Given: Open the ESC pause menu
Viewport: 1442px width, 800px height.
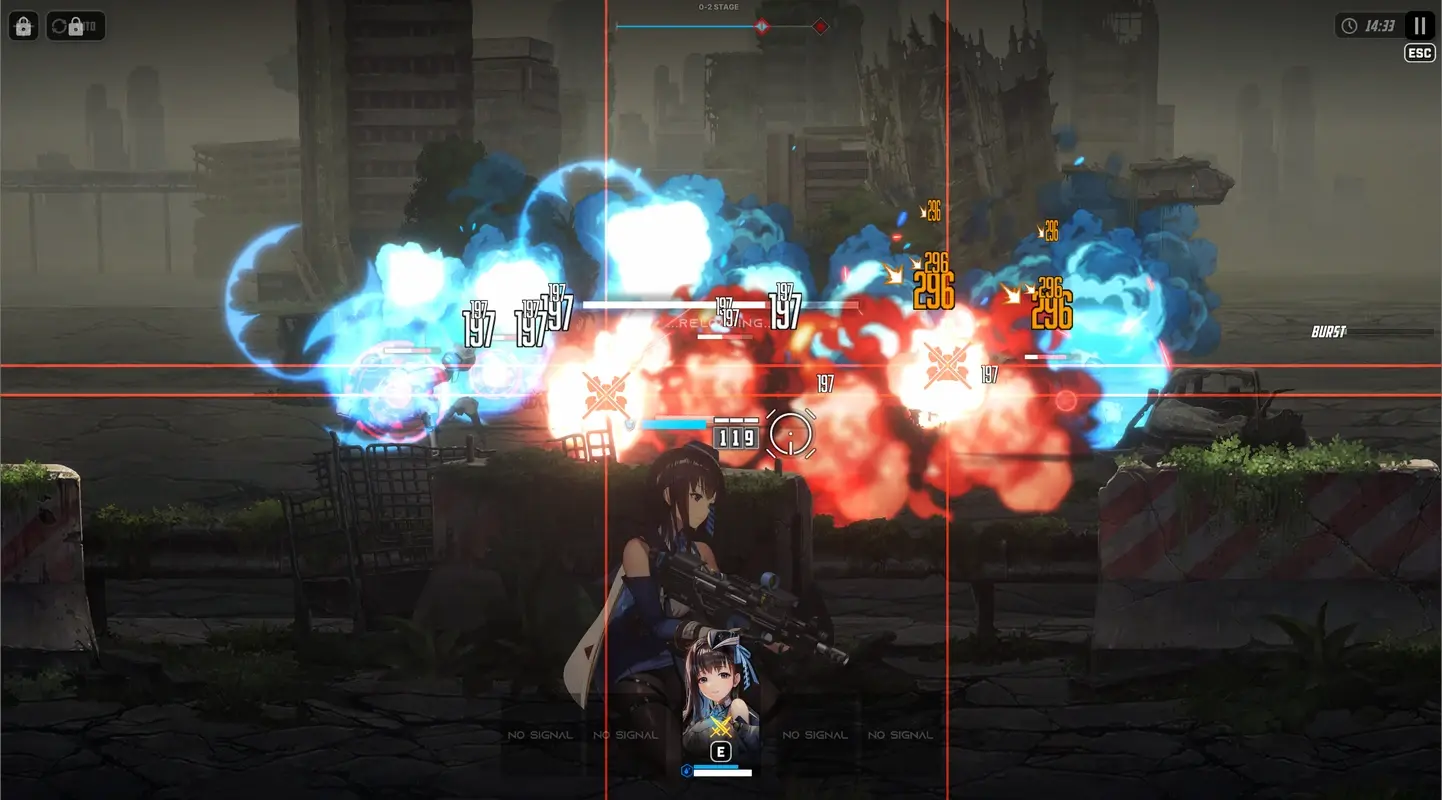Looking at the screenshot, I should 1419,51.
